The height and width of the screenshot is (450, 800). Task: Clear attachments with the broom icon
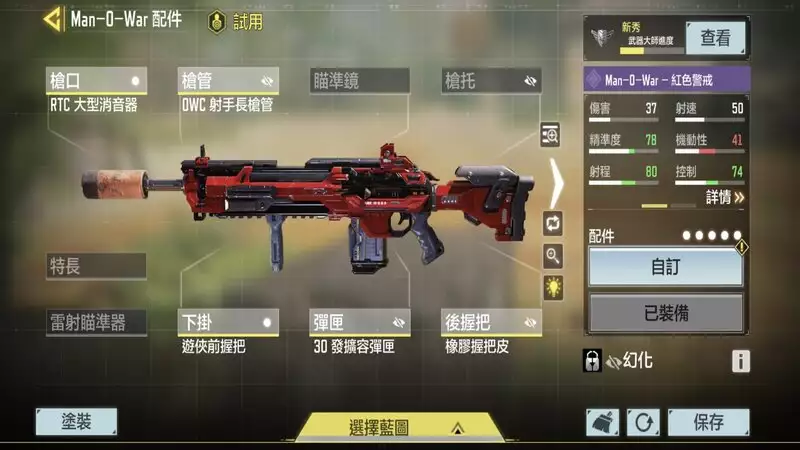pos(602,422)
